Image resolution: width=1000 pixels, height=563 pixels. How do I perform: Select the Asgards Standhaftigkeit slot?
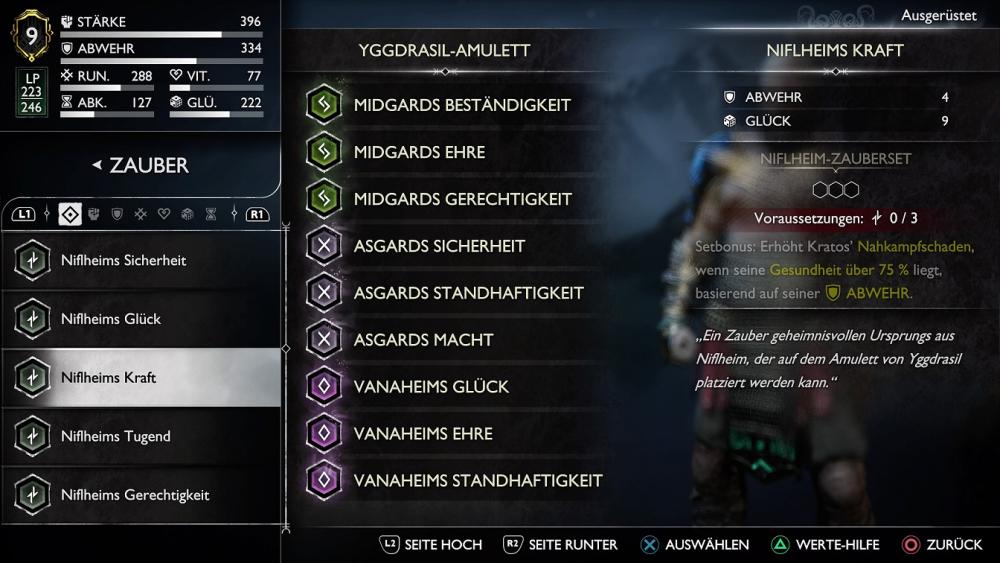[x=468, y=293]
